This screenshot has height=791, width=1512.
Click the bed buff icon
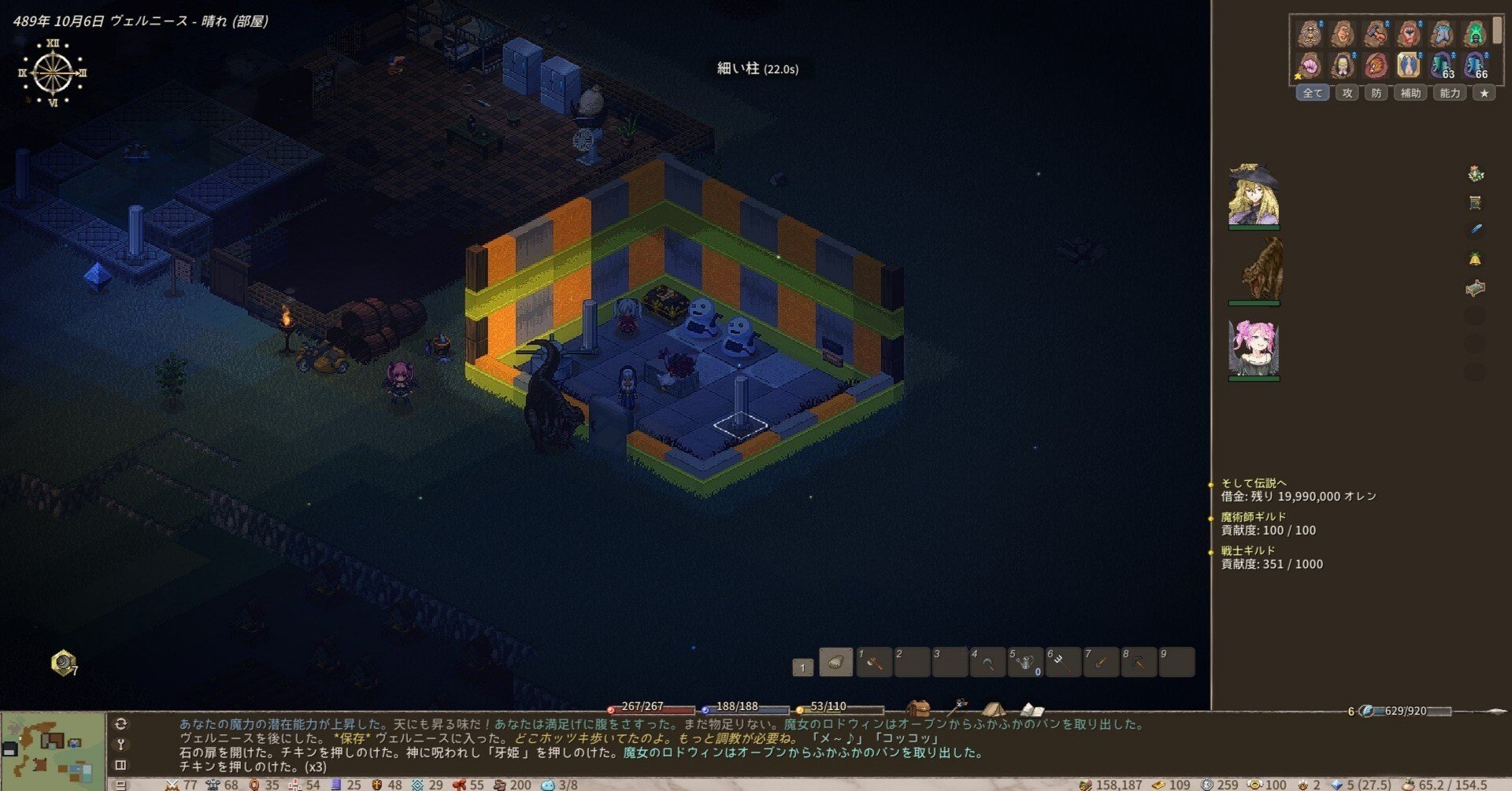pos(1475,288)
